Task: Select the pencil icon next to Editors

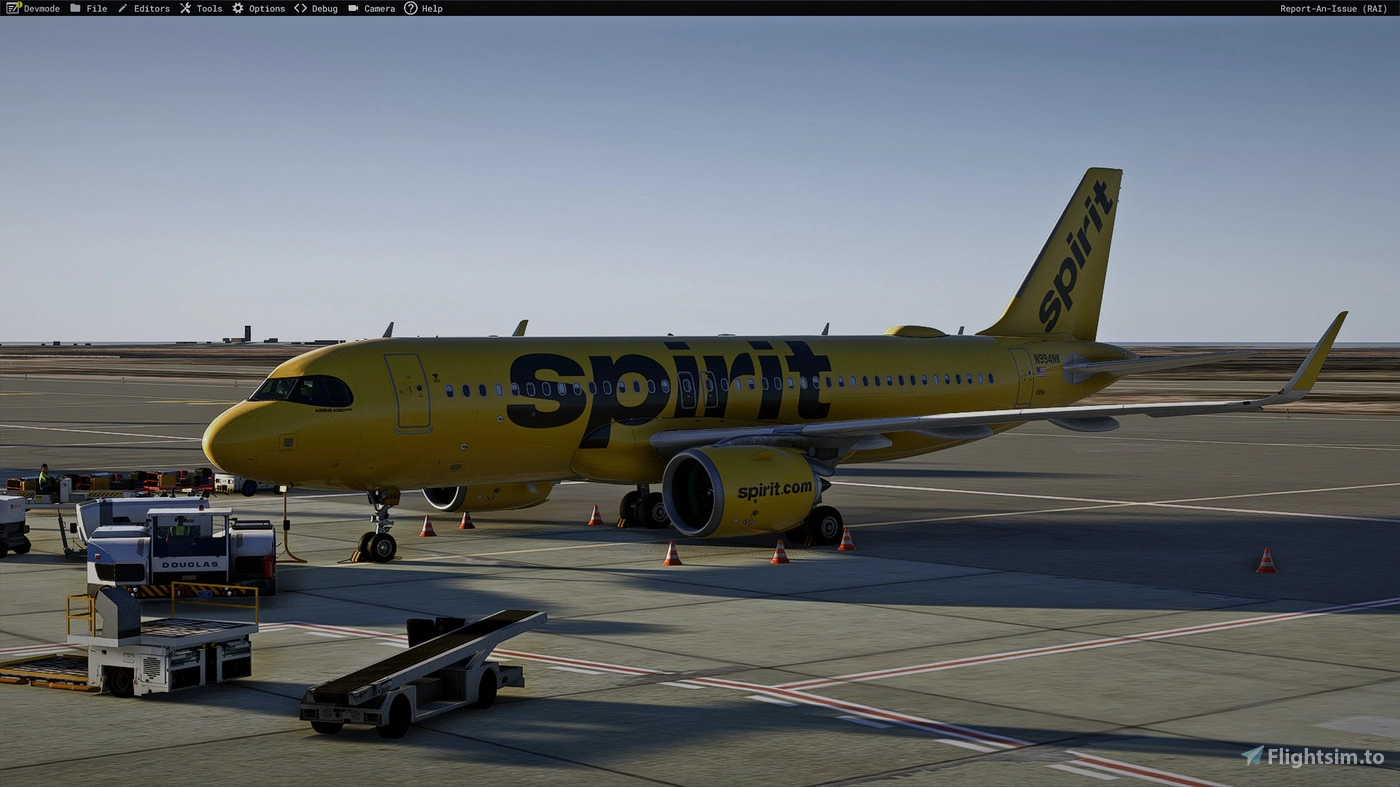Action: pyautogui.click(x=123, y=8)
